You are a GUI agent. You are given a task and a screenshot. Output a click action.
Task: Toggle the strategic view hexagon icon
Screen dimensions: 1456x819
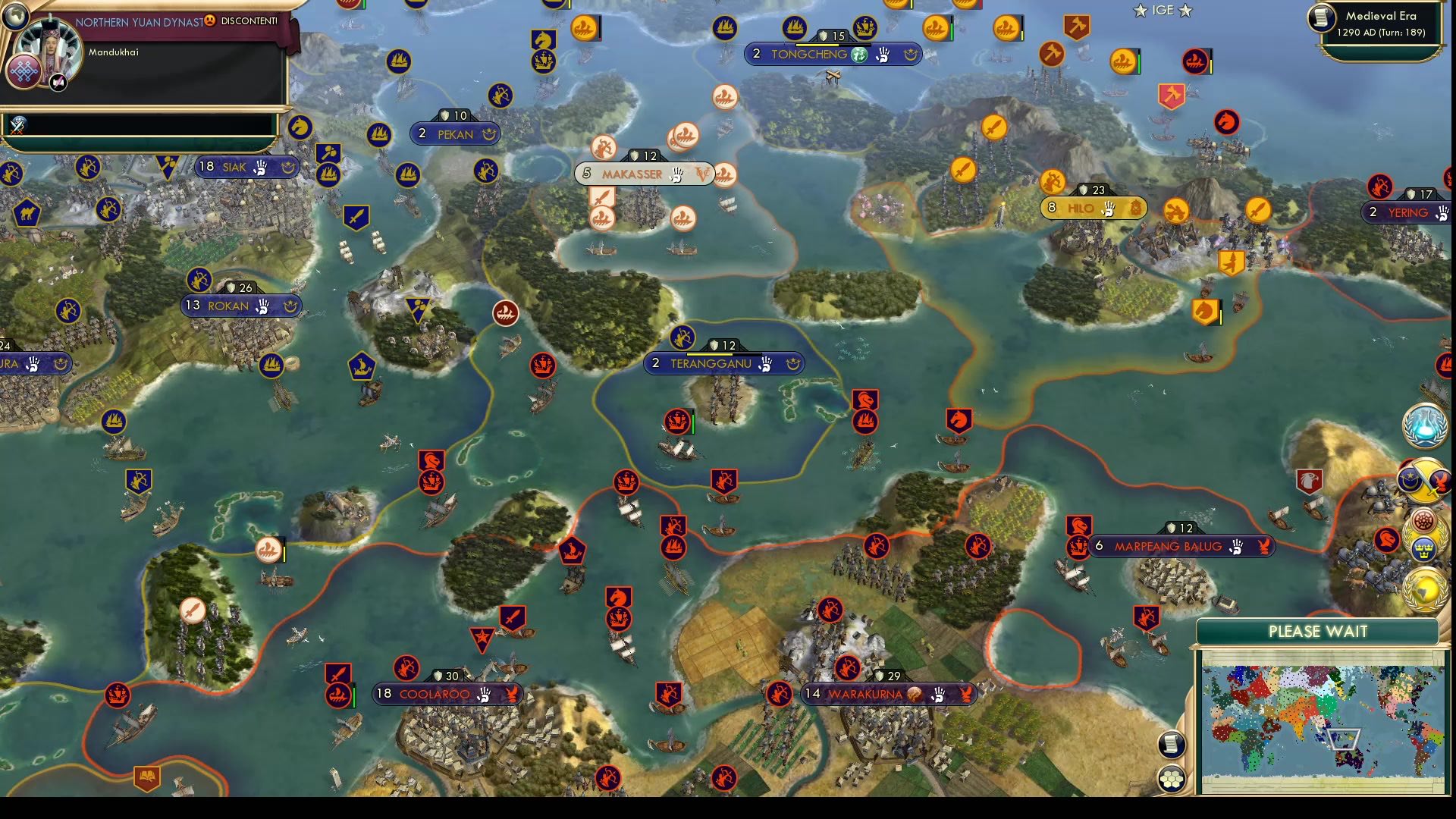[x=1172, y=778]
